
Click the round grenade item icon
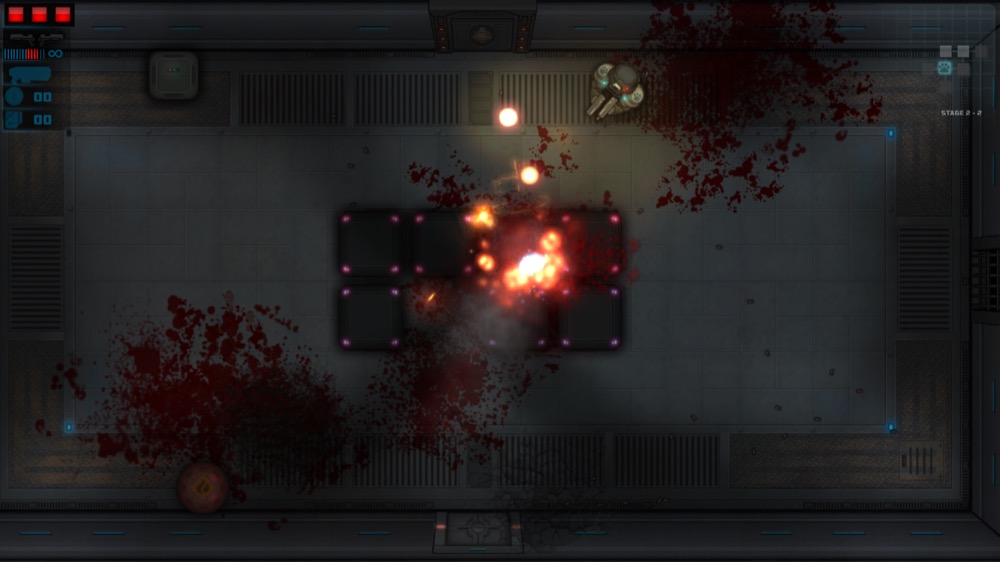coord(14,96)
